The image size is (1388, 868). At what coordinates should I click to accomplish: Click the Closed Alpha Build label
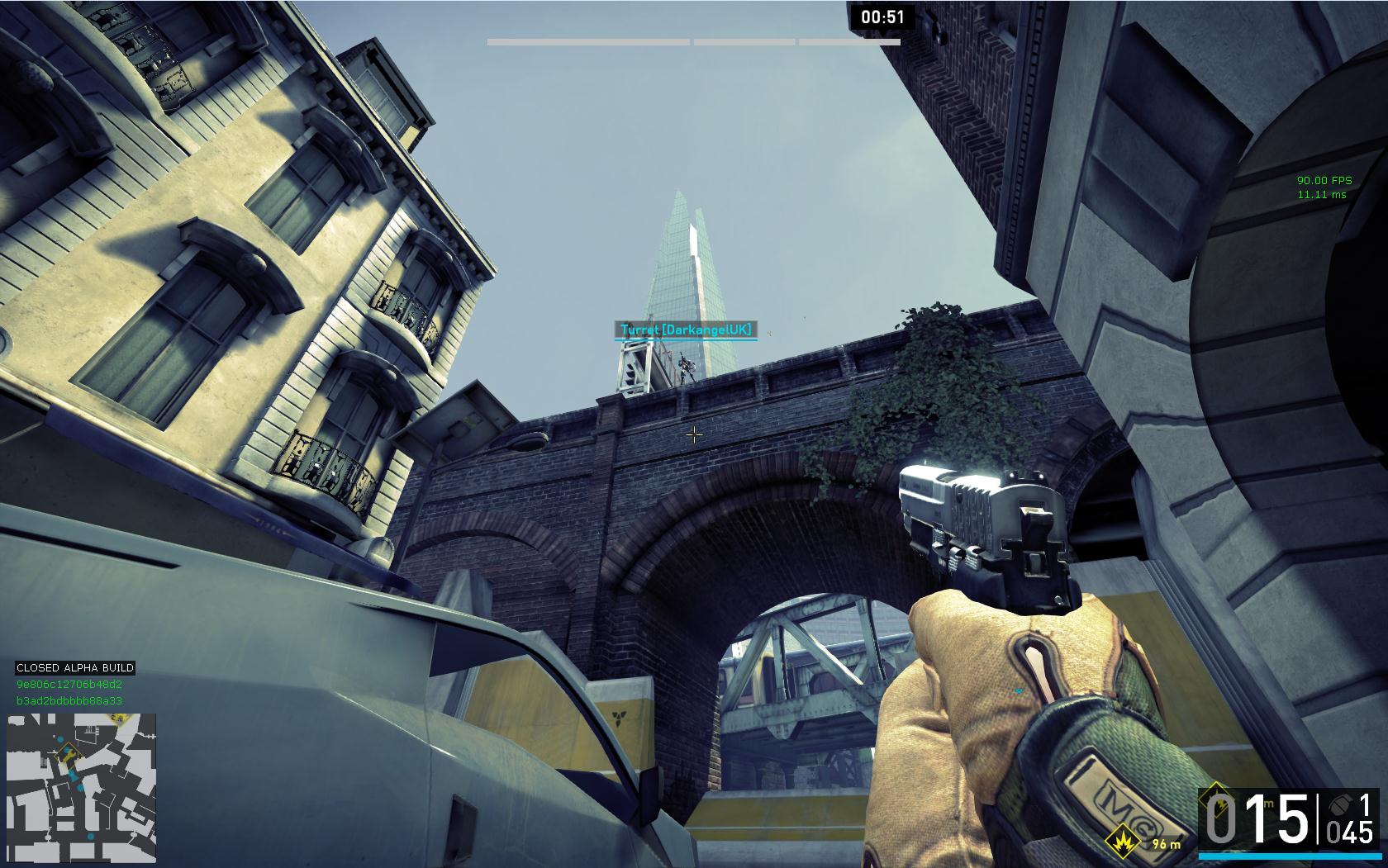click(x=75, y=667)
